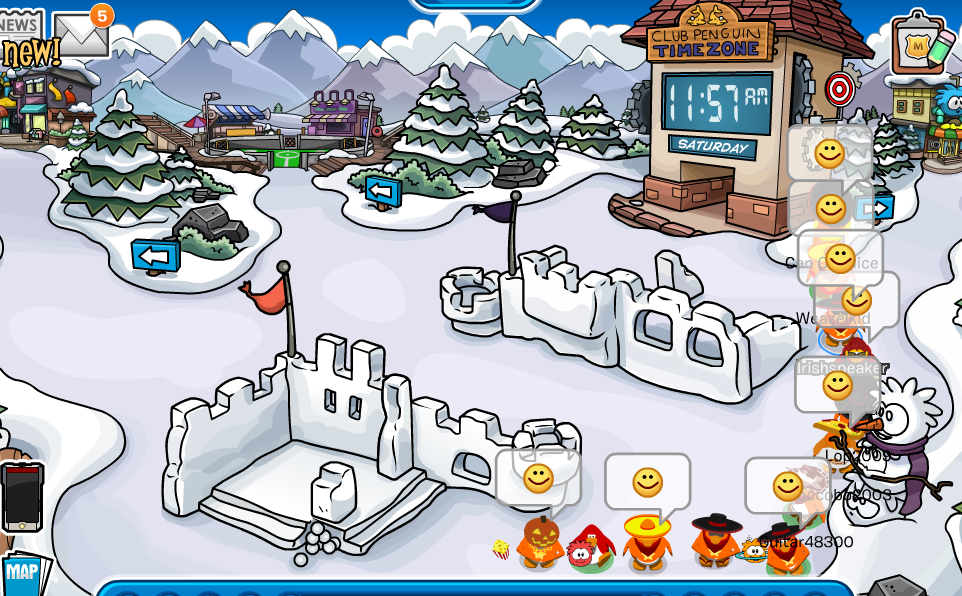Open the Map
Image resolution: width=962 pixels, height=596 pixels.
coord(21,573)
